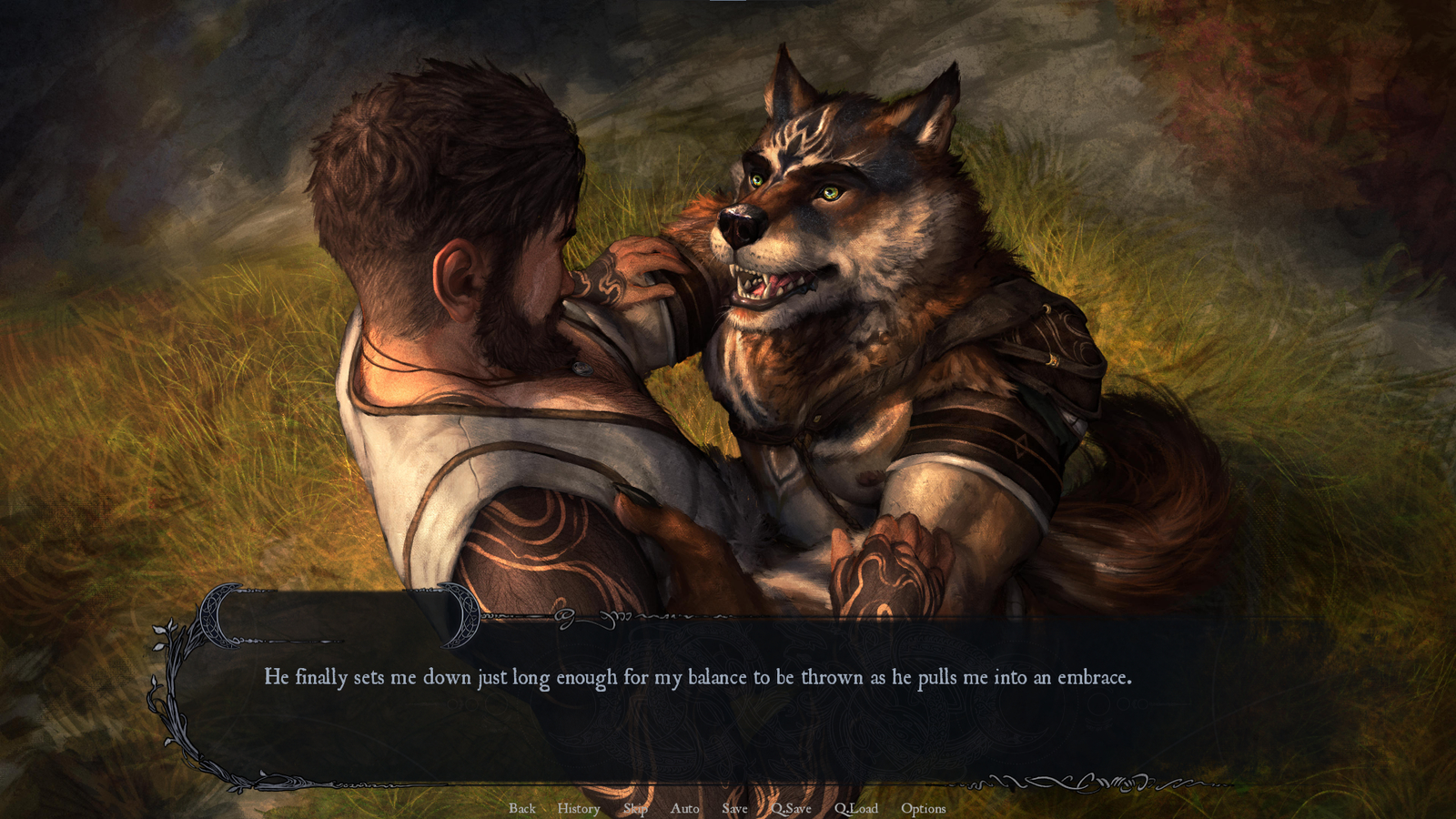Quick save with Q.Save
This screenshot has width=1456, height=819.
[x=791, y=808]
